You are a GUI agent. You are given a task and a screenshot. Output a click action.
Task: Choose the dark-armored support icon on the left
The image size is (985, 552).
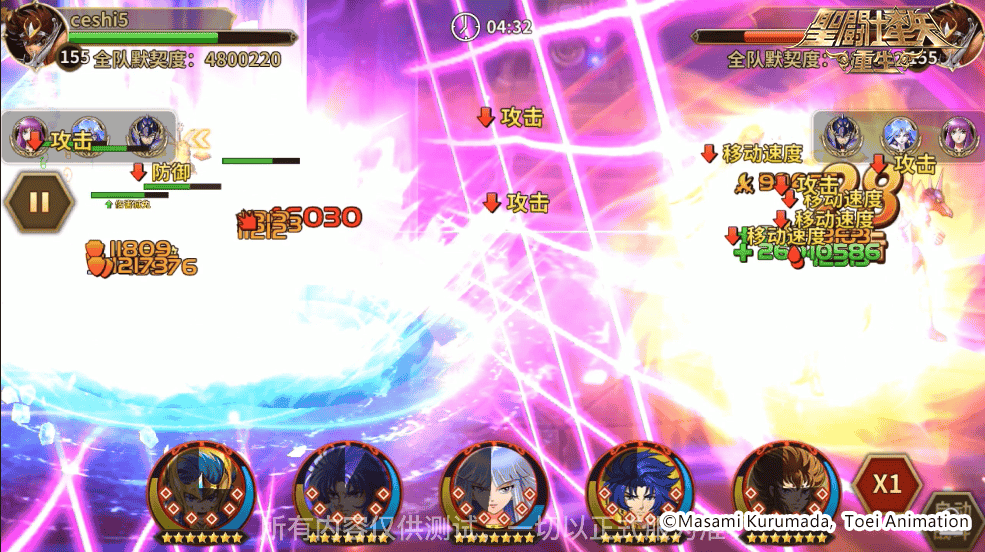[x=146, y=136]
